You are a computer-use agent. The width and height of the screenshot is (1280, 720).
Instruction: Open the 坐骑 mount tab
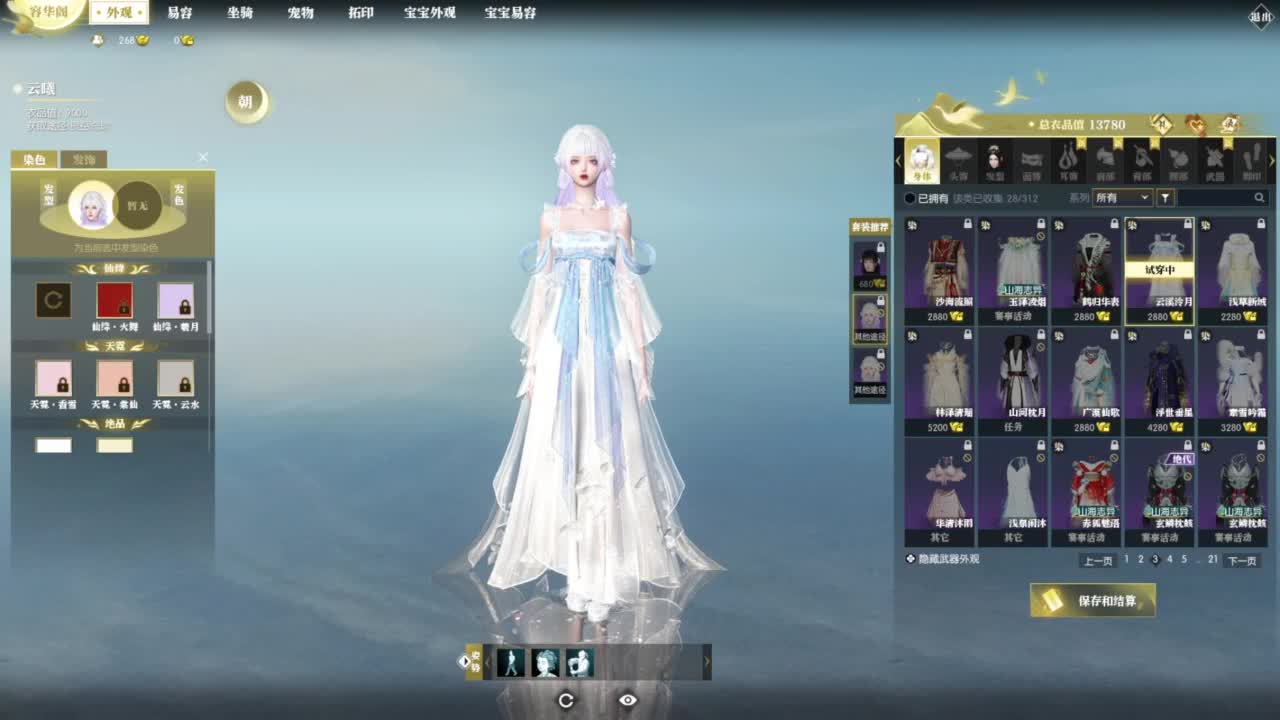[240, 13]
